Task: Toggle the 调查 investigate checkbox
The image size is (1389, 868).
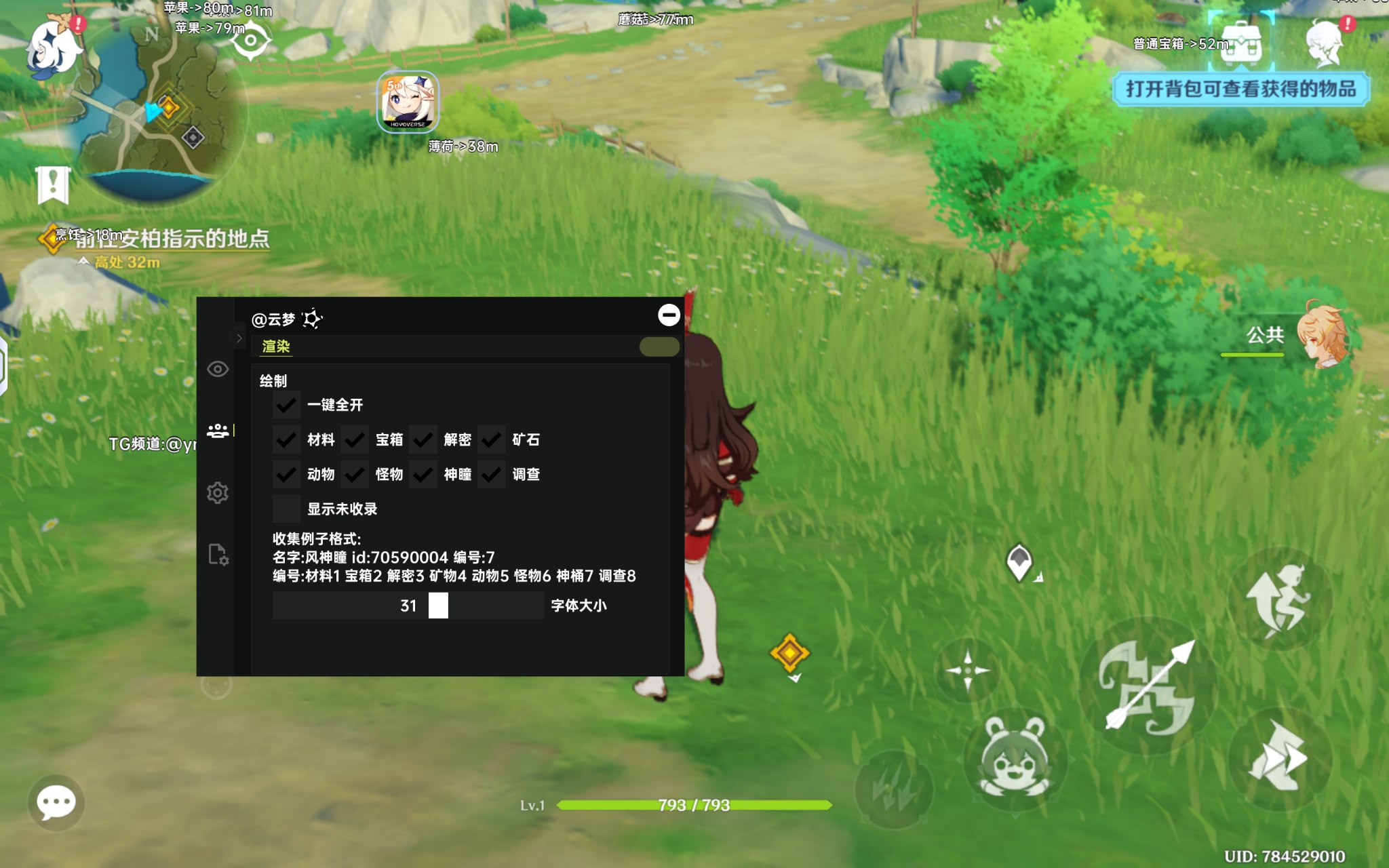Action: point(491,474)
